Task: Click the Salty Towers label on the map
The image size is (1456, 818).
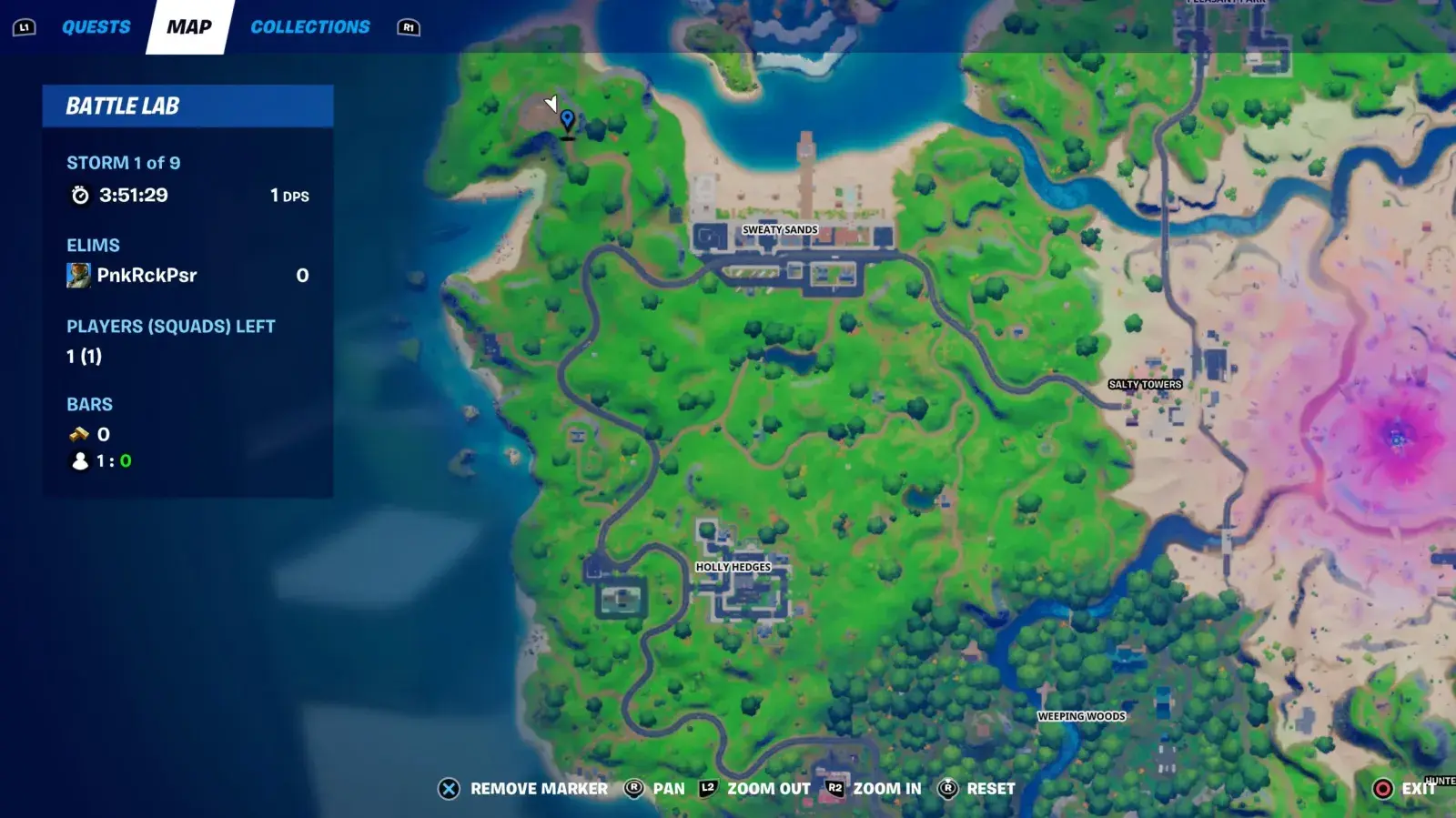Action: (x=1145, y=384)
